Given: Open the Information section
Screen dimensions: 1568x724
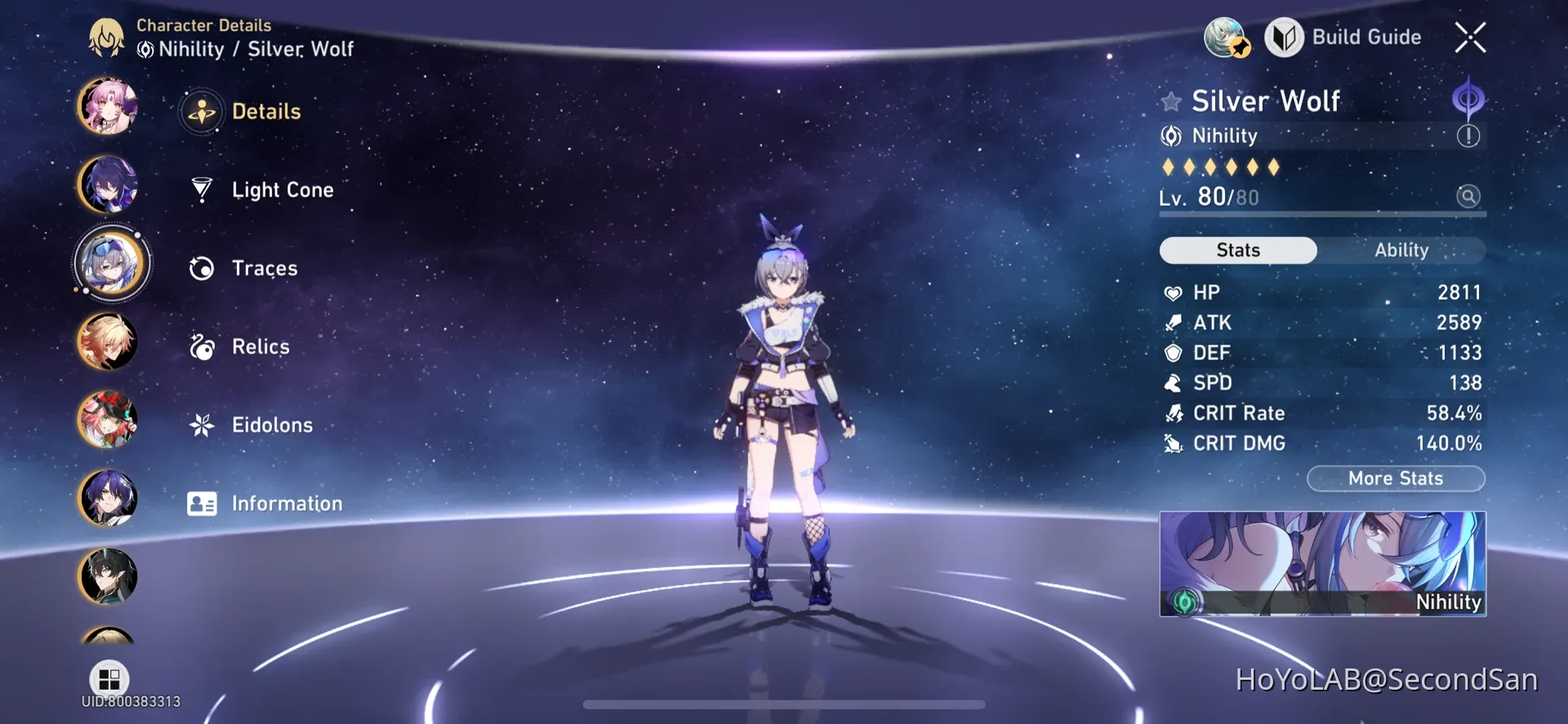Looking at the screenshot, I should coord(287,503).
